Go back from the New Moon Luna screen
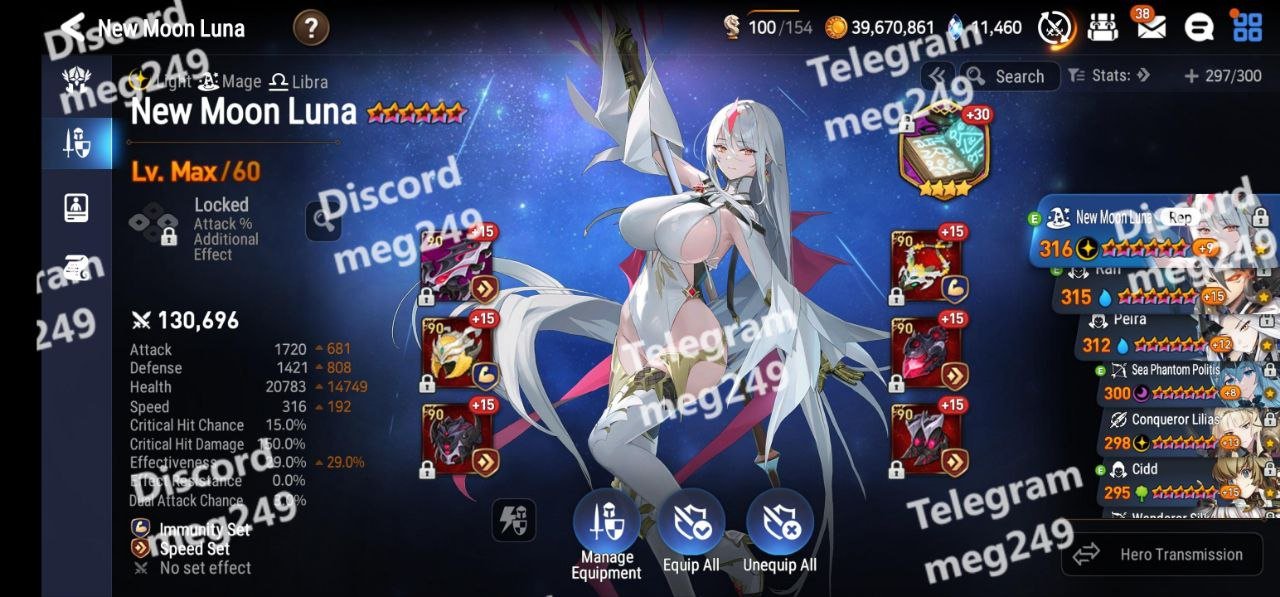This screenshot has width=1280, height=597. 72,28
